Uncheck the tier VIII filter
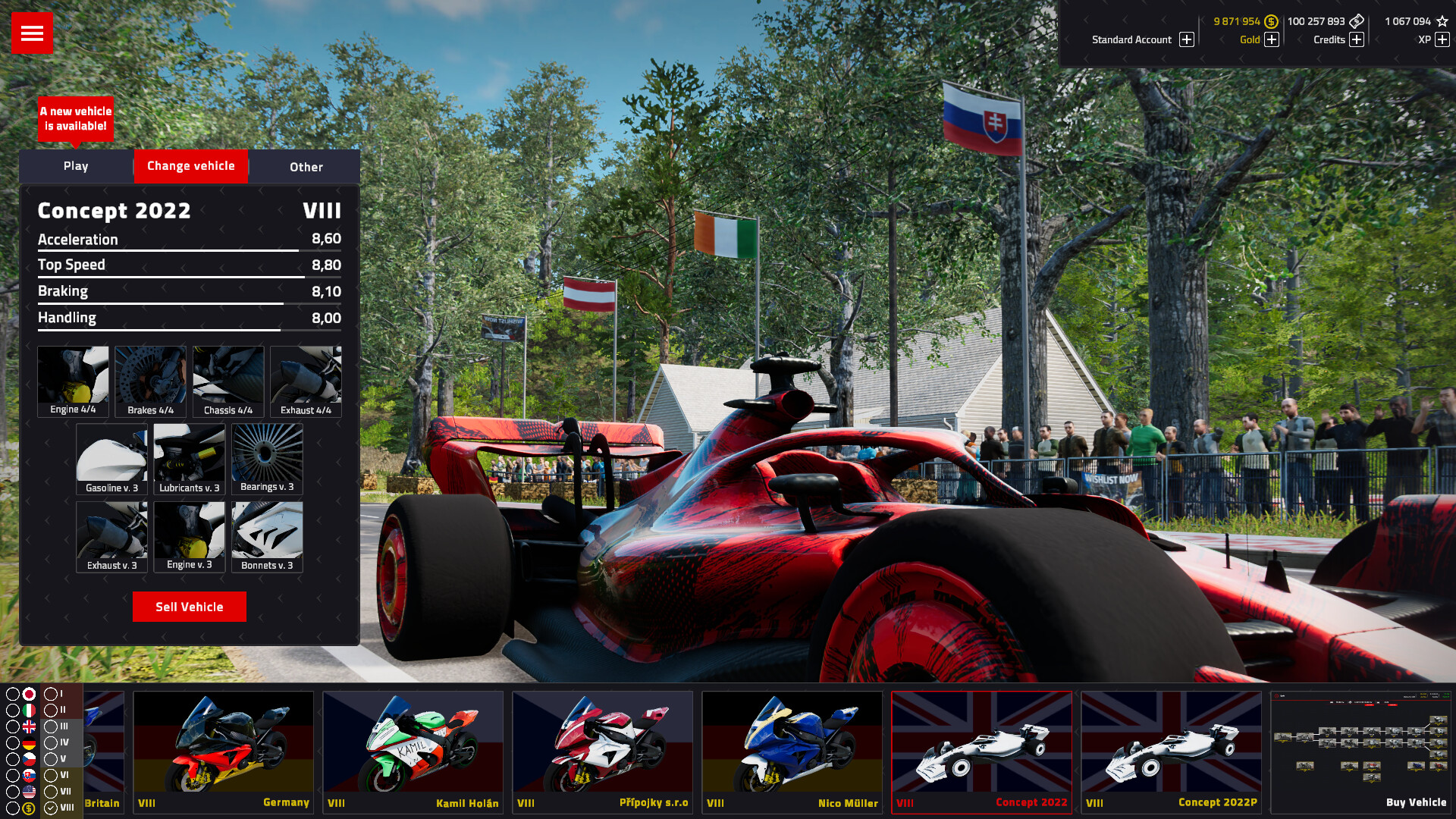 click(x=51, y=807)
